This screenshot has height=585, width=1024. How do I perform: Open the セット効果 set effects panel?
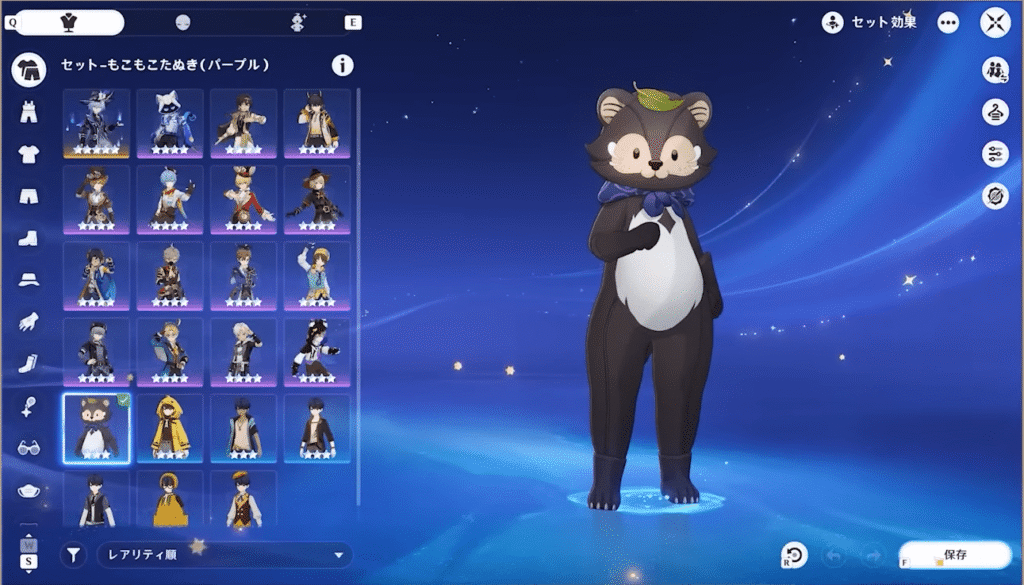pos(869,22)
